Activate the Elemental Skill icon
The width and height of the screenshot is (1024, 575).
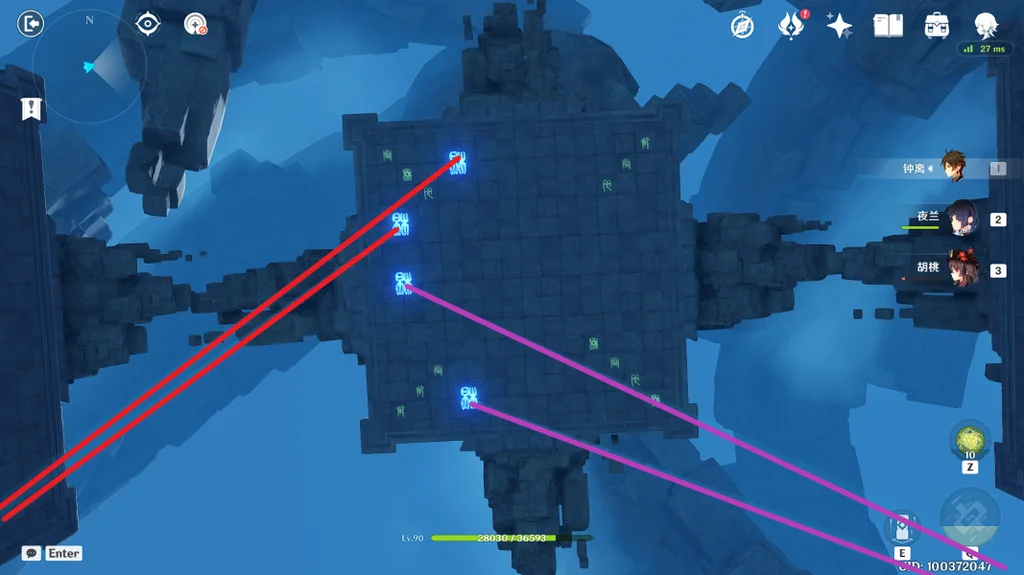pos(902,530)
